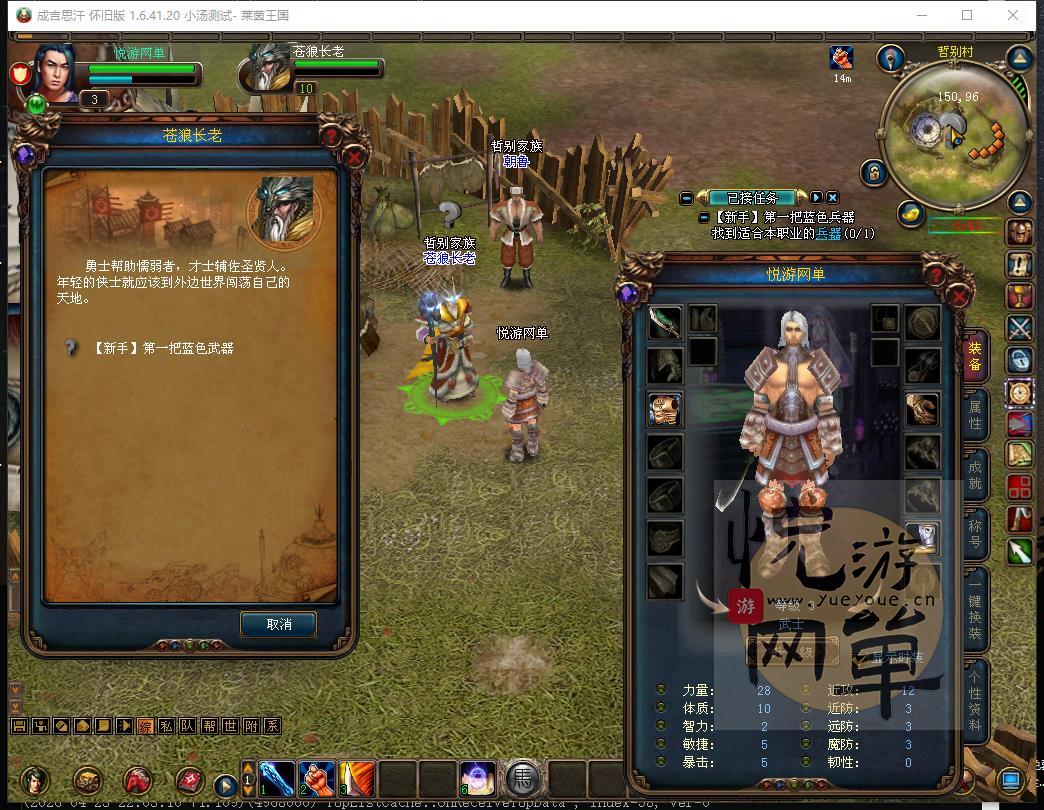
Task: Open the 个性资料 tab
Action: point(975,698)
